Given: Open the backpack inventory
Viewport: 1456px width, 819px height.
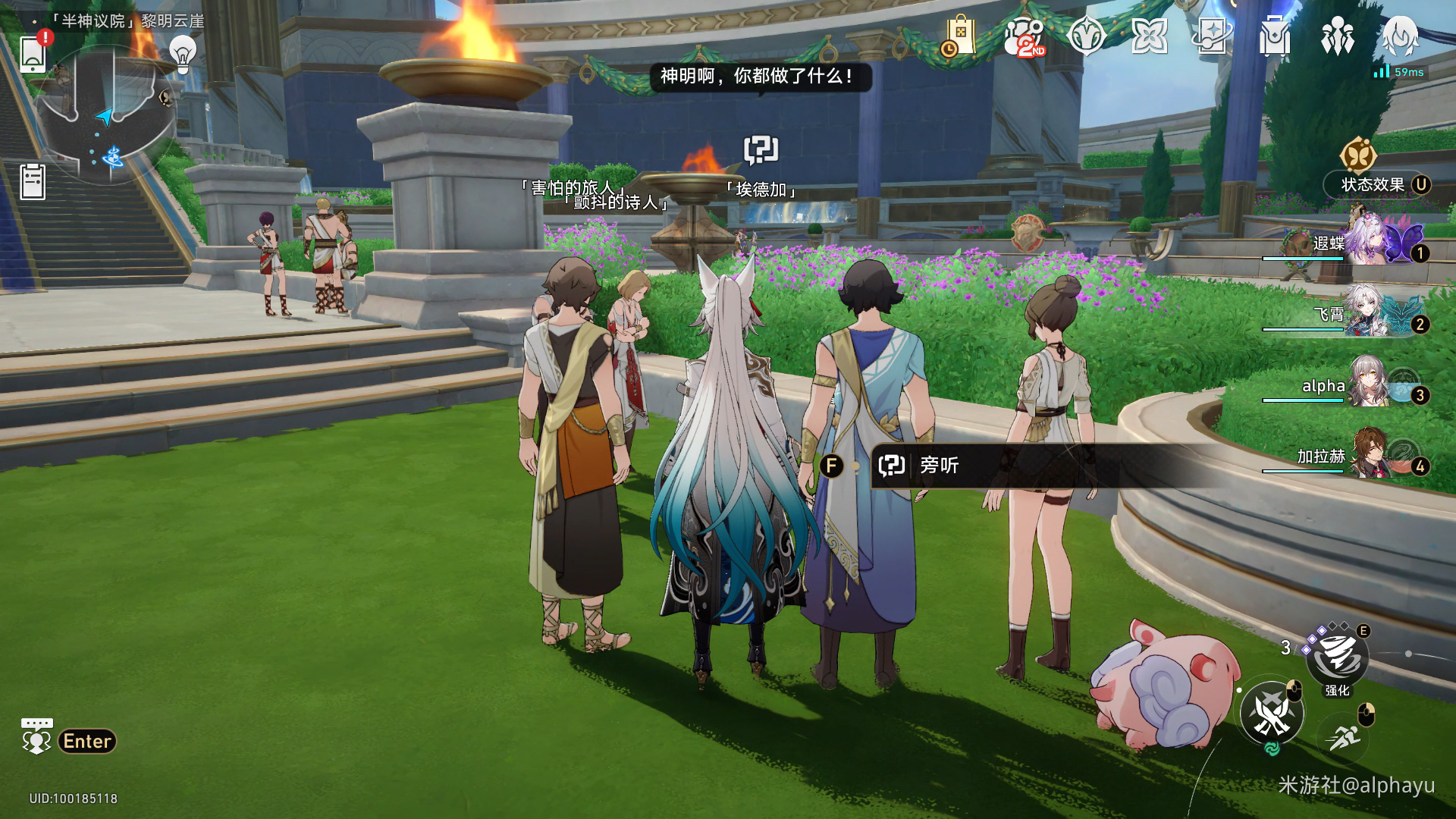Looking at the screenshot, I should 1275,36.
